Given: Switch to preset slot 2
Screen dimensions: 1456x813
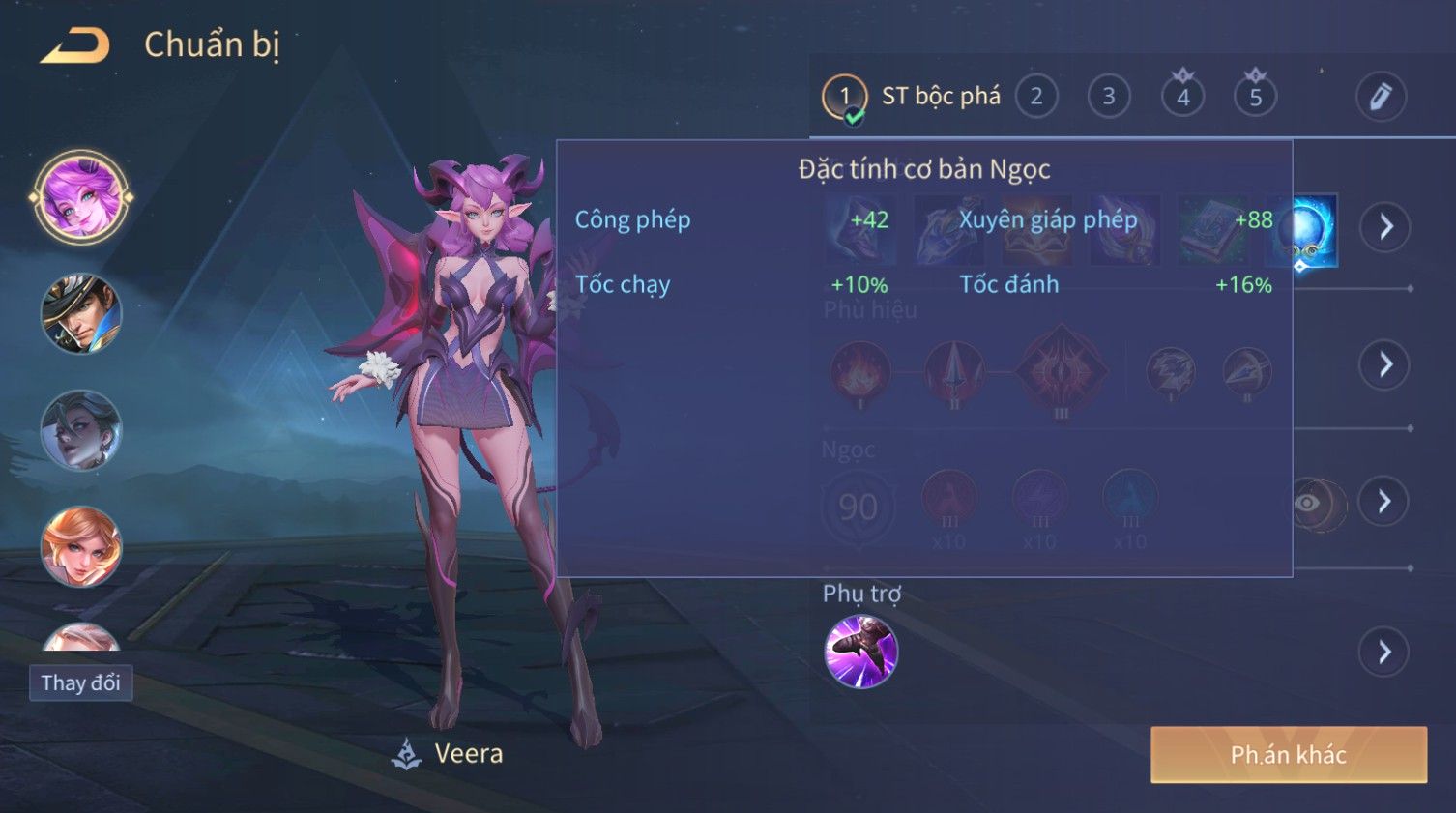Looking at the screenshot, I should 1035,97.
